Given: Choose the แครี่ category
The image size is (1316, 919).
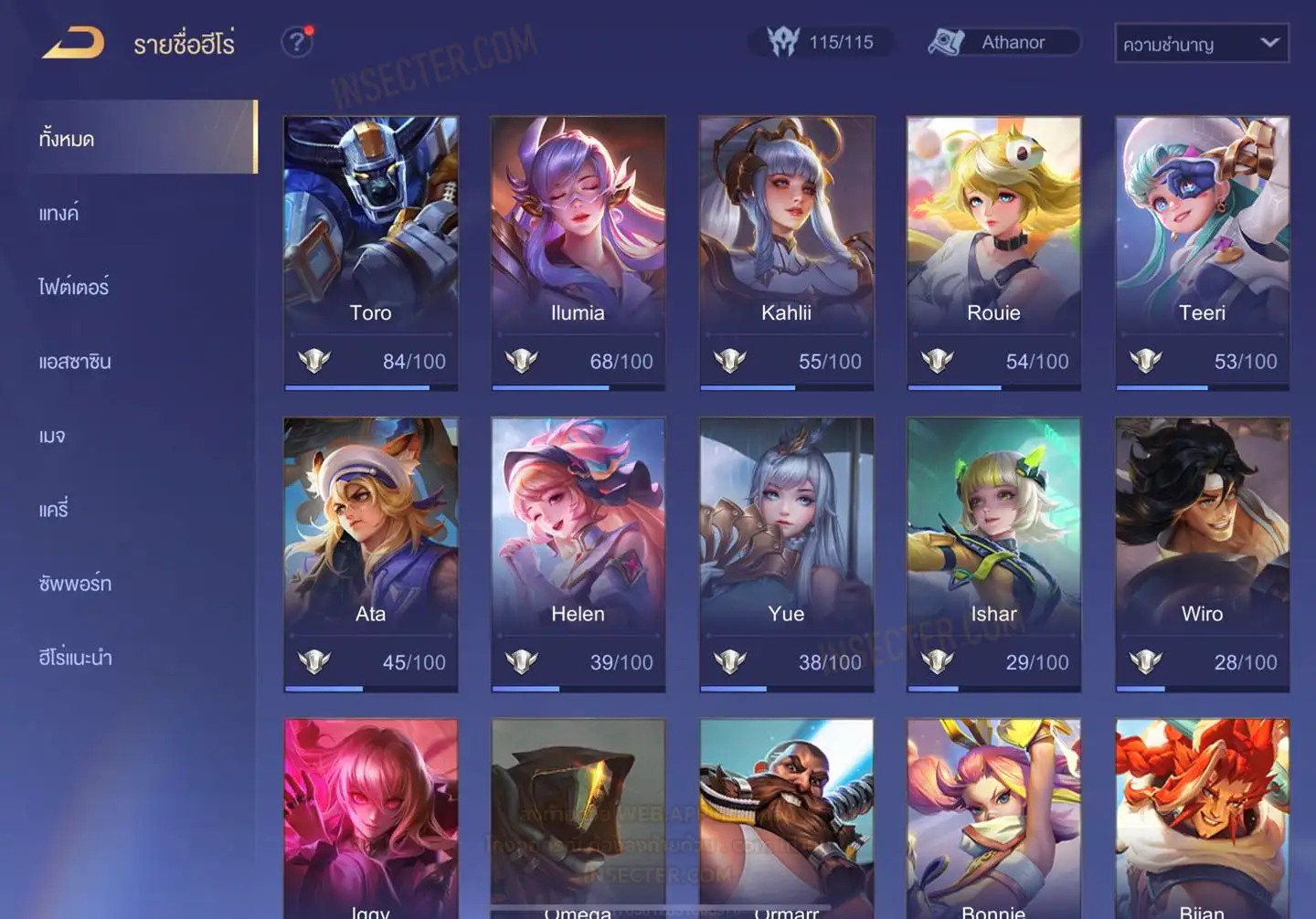Looking at the screenshot, I should (54, 509).
